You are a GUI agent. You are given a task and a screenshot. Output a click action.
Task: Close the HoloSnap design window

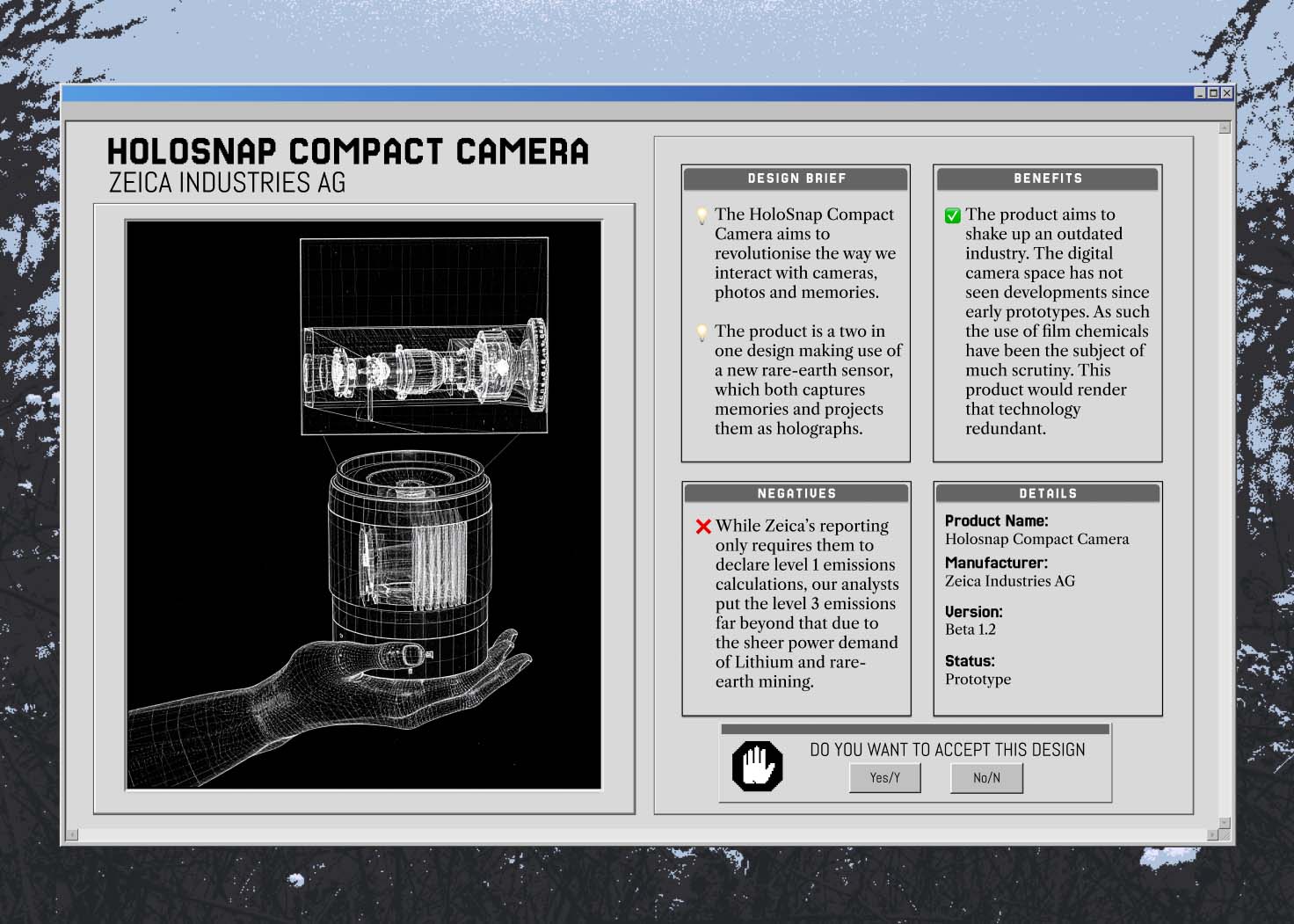click(x=1227, y=93)
